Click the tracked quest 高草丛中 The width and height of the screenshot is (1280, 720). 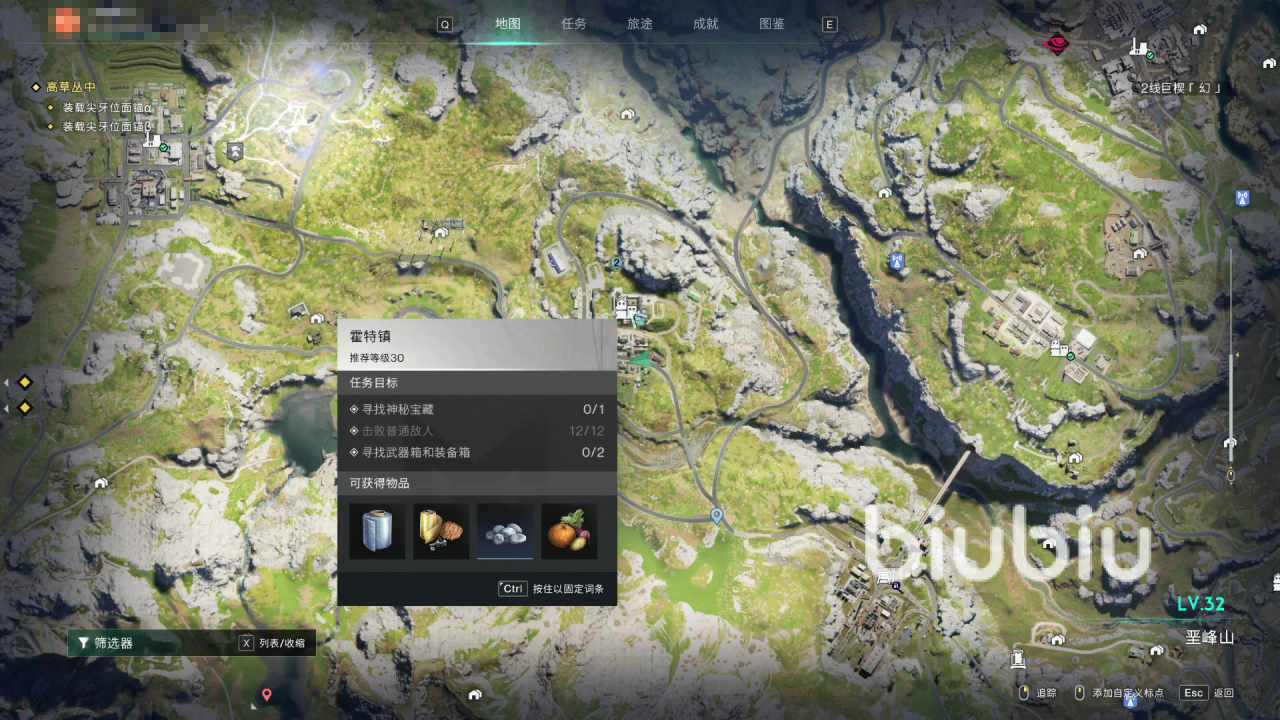tap(70, 87)
